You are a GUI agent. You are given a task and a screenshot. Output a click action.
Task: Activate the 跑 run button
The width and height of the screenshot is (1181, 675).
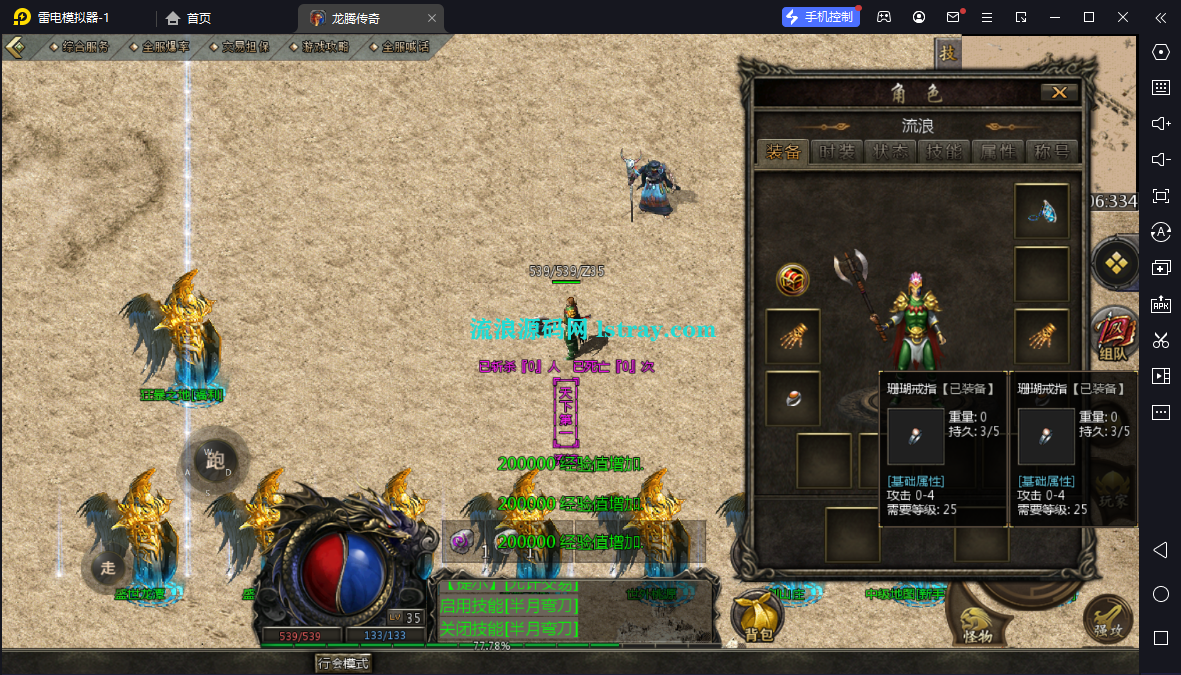[x=215, y=462]
